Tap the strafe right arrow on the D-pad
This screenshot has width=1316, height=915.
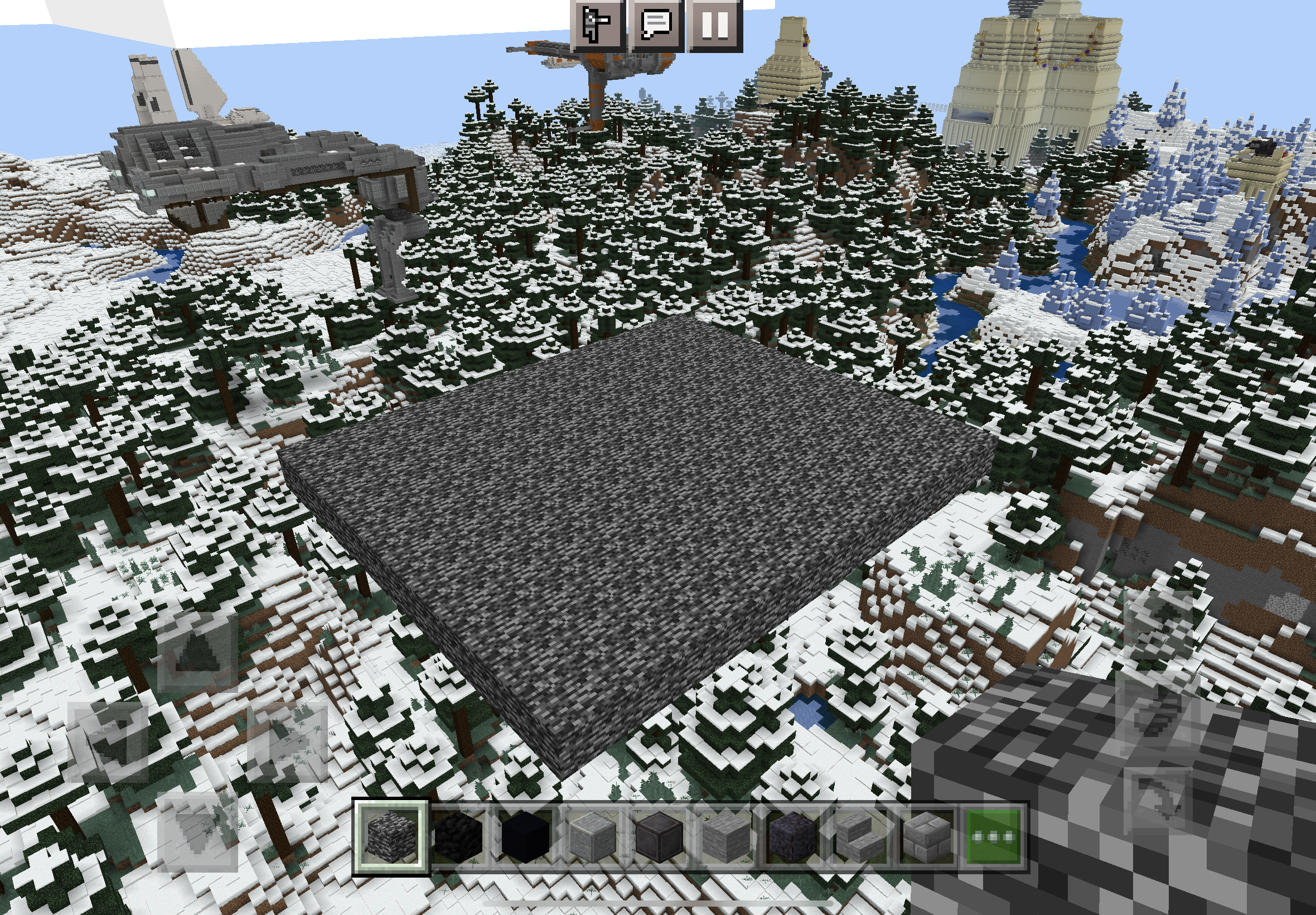[x=288, y=742]
